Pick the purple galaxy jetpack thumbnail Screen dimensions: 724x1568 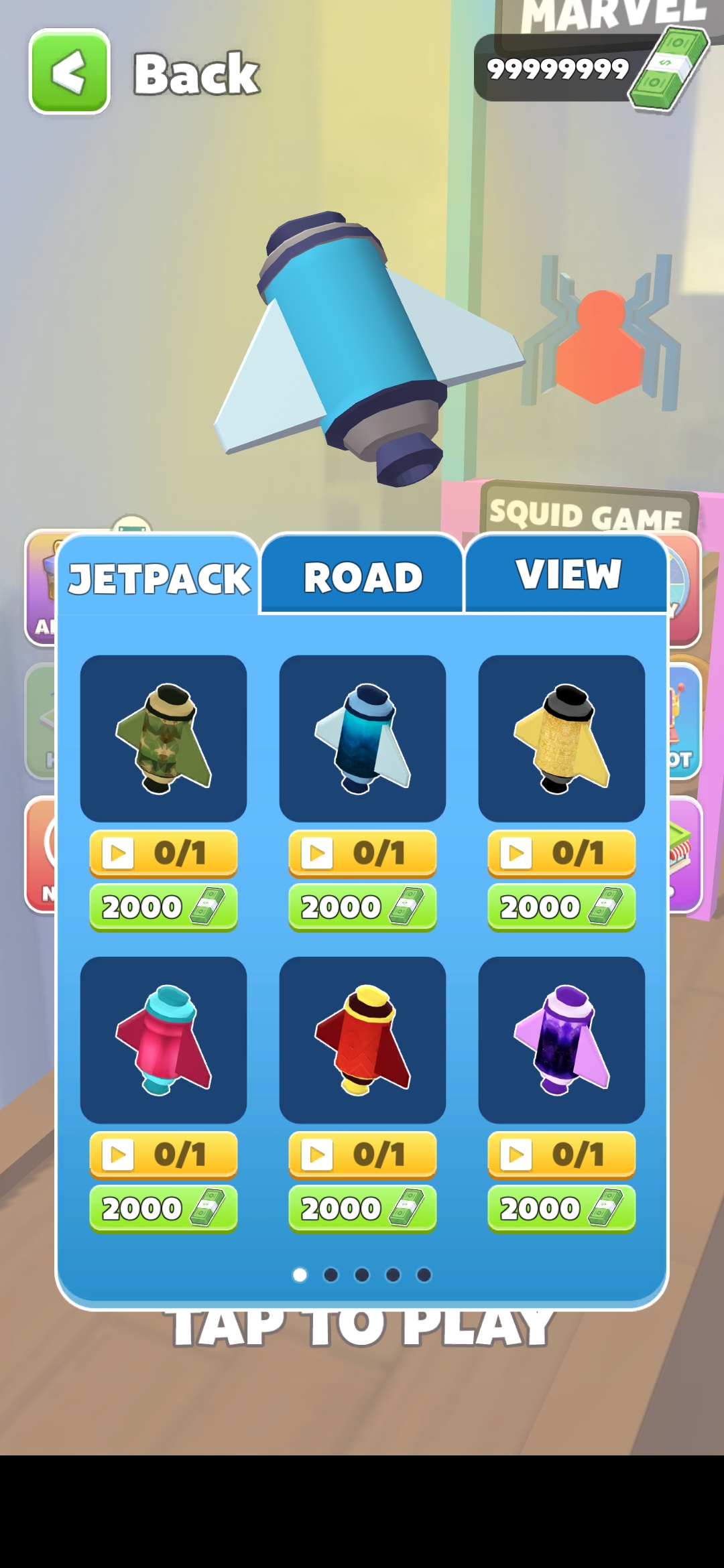coord(562,1039)
